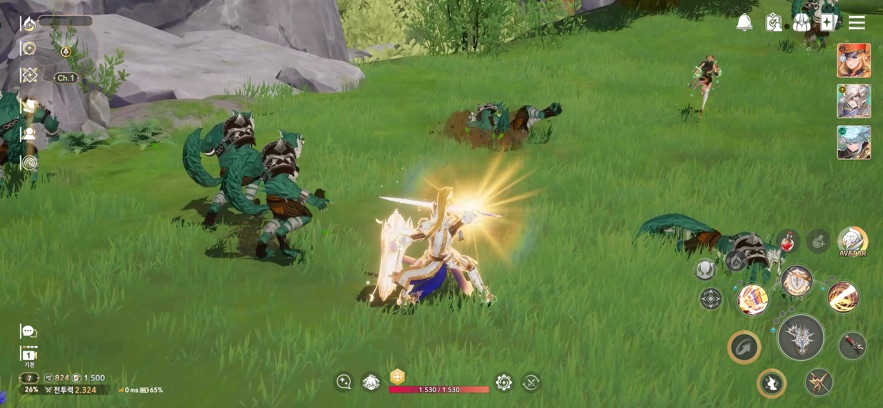Screen dimensions: 883x408
Task: Use the glowing charge strike skill
Action: point(752,298)
